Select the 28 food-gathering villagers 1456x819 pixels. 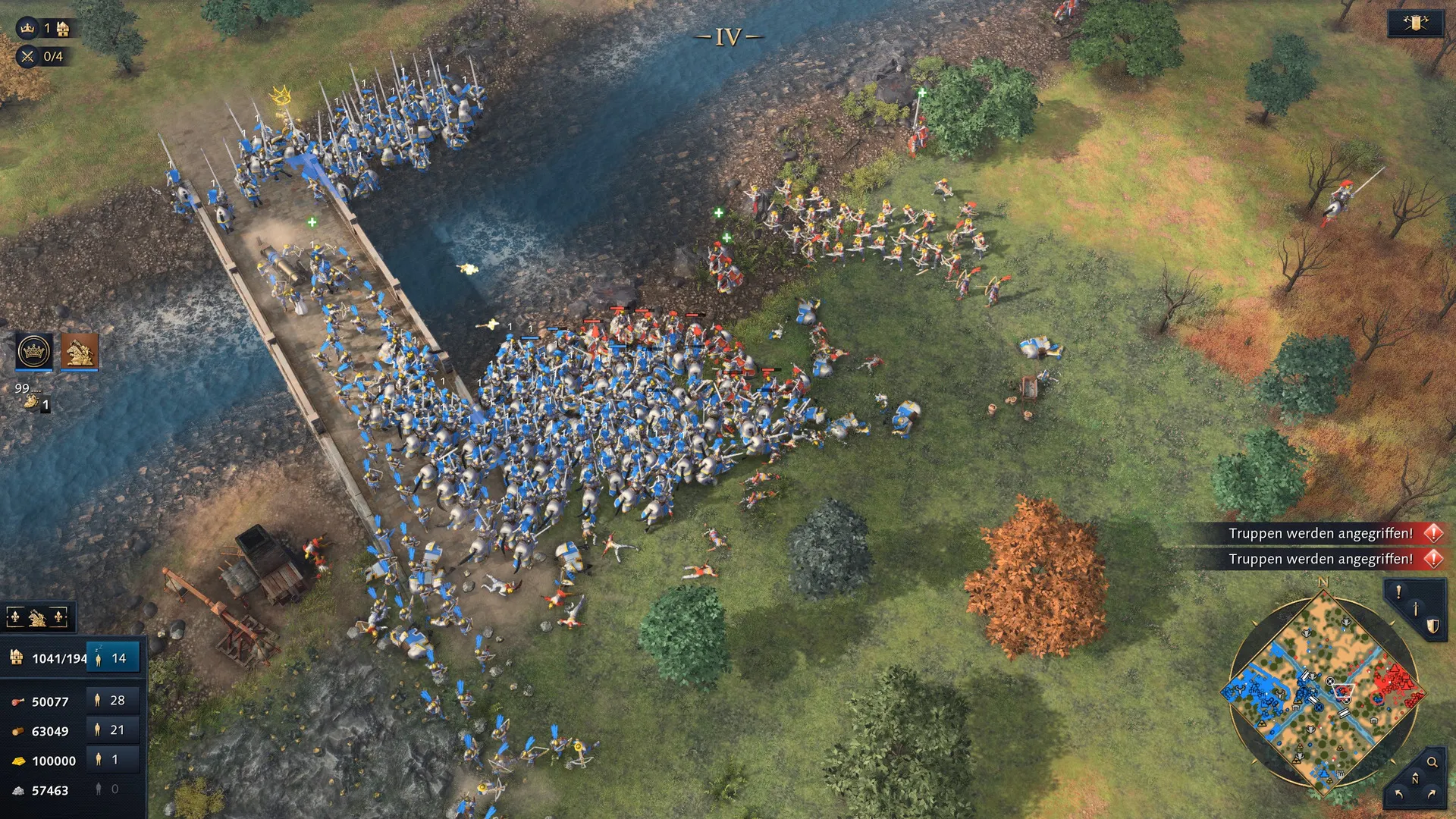tap(112, 701)
